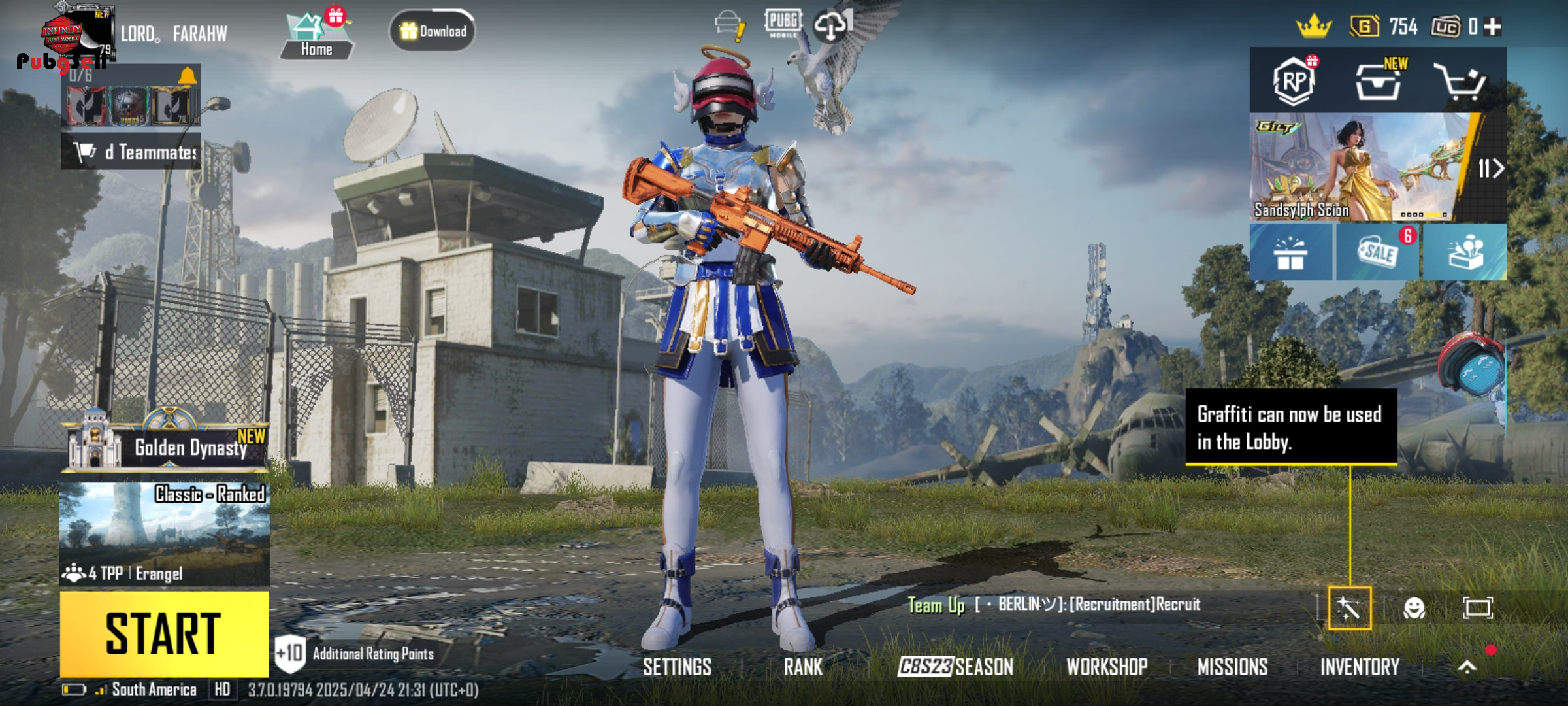The height and width of the screenshot is (706, 1568).
Task: Open the Missions menu
Action: coord(1232,667)
